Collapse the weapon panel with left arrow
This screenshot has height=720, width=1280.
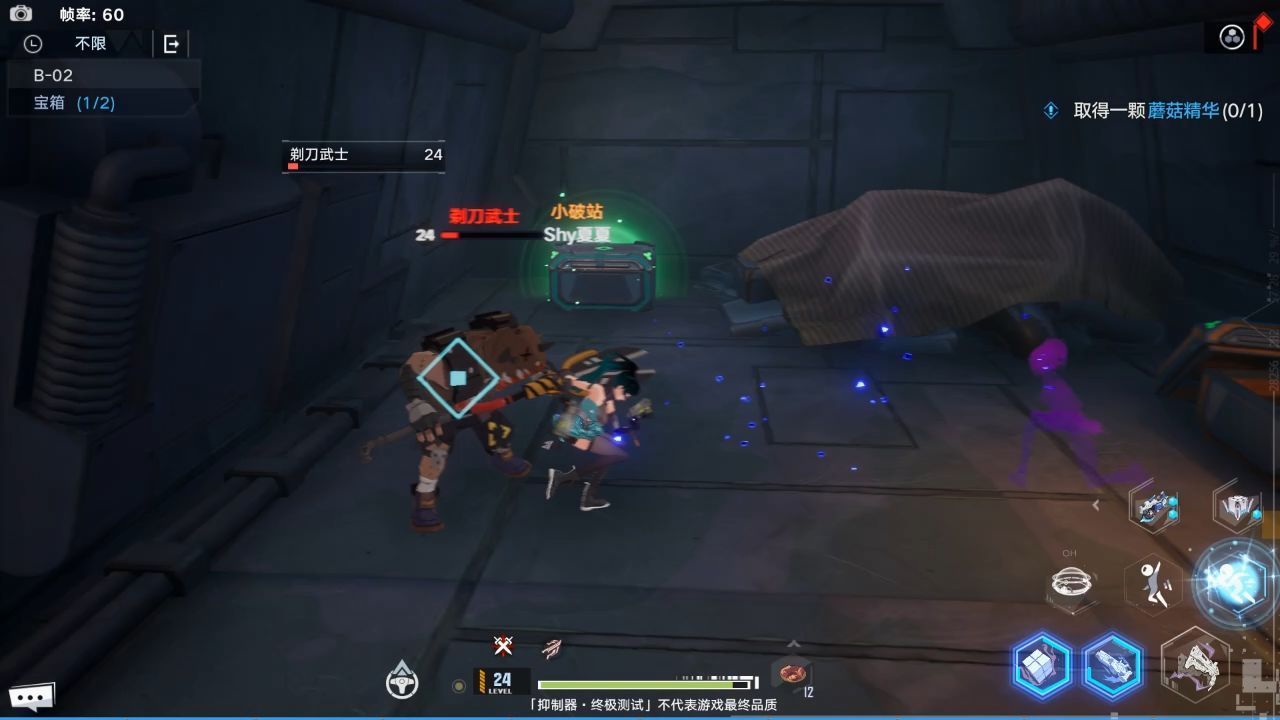[x=1096, y=505]
